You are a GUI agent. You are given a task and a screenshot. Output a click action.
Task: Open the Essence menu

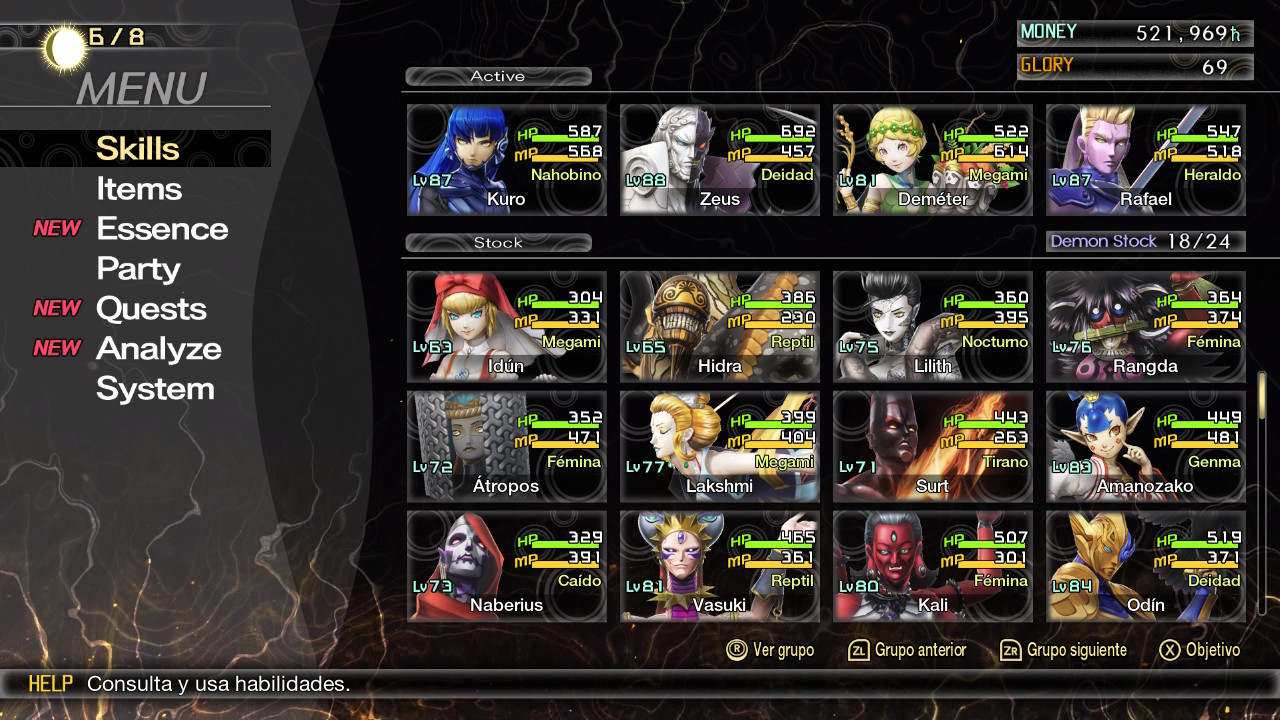(x=162, y=229)
